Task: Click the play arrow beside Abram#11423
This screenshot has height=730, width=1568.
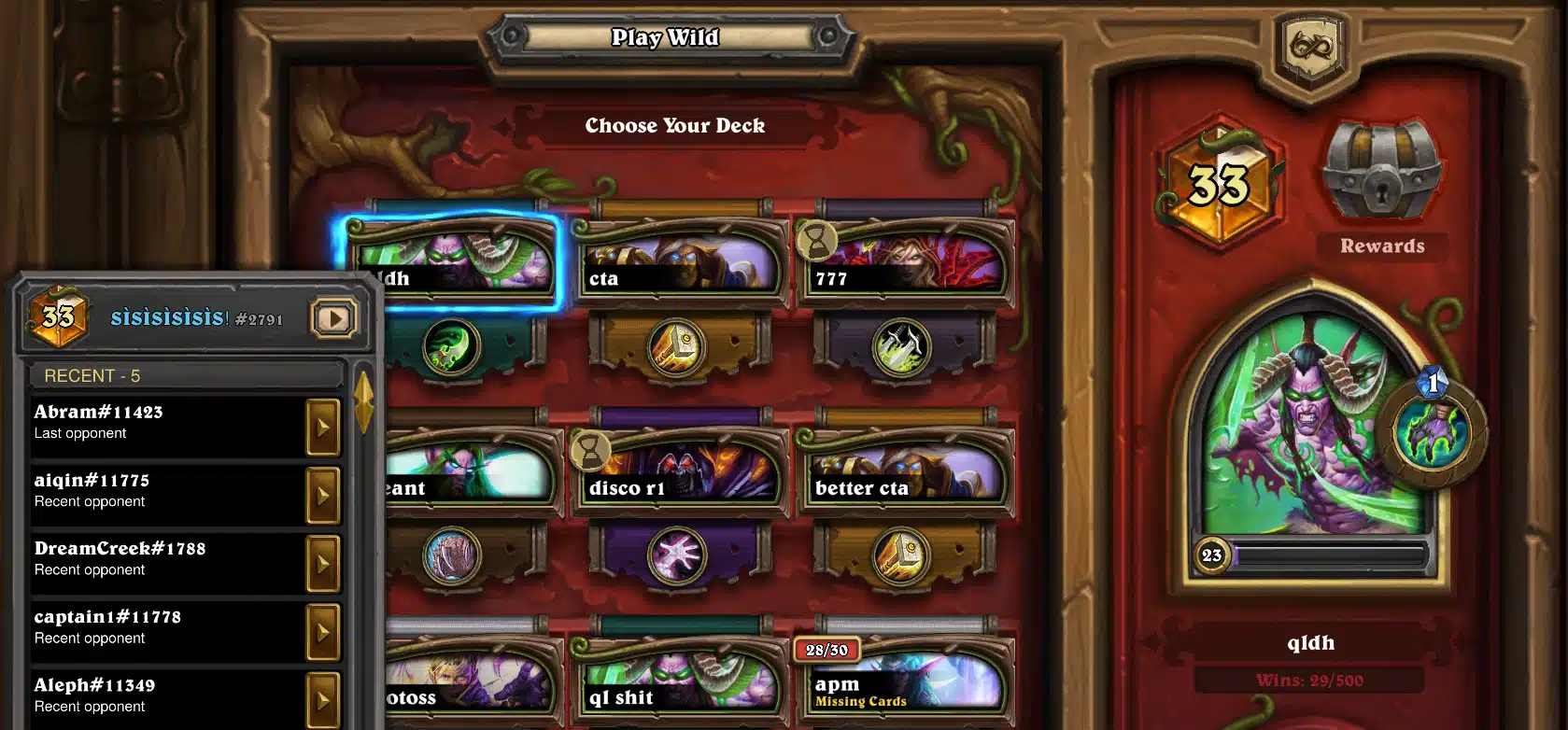Action: (323, 427)
